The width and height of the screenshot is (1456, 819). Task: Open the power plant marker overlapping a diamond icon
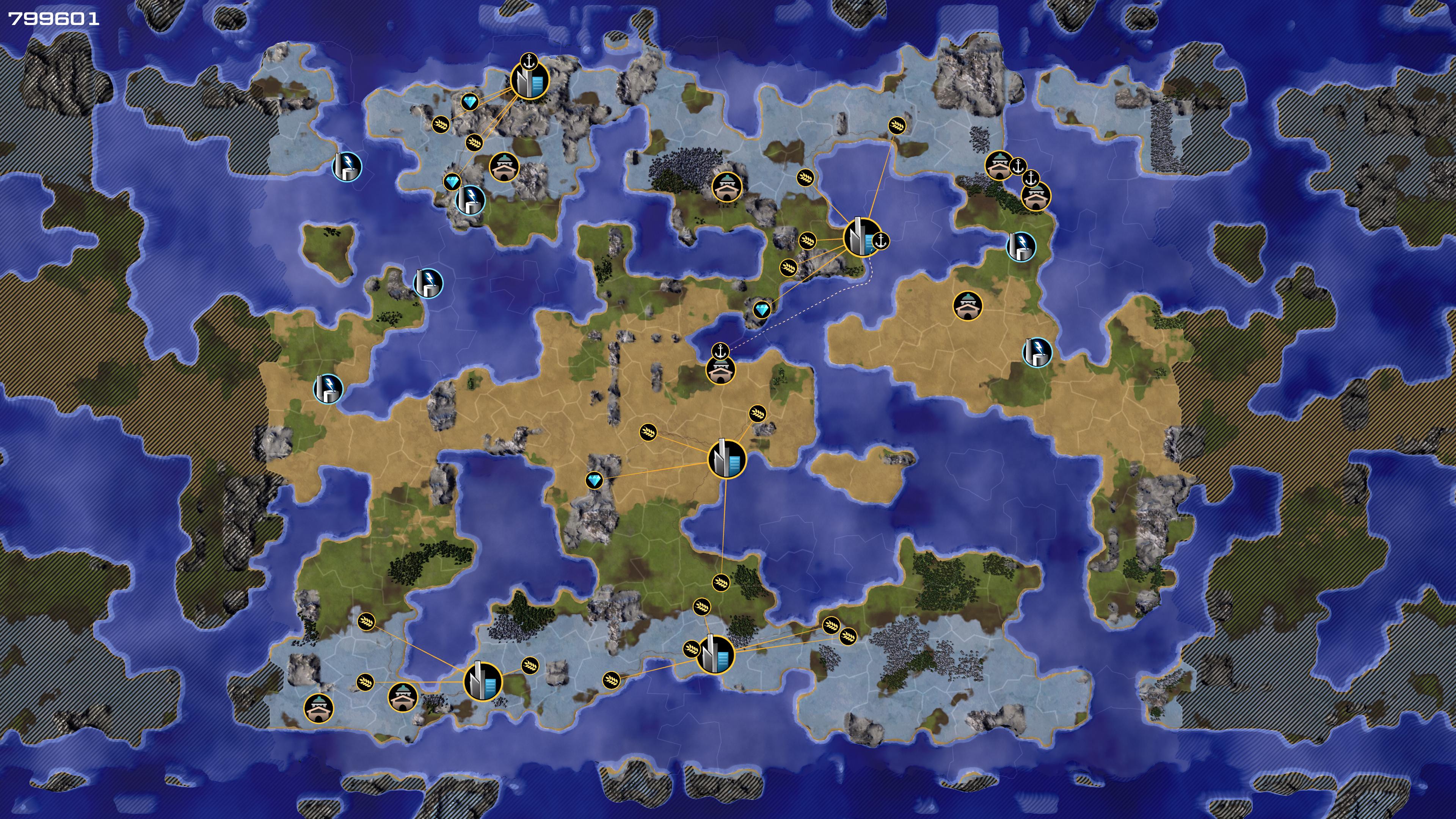tap(470, 199)
